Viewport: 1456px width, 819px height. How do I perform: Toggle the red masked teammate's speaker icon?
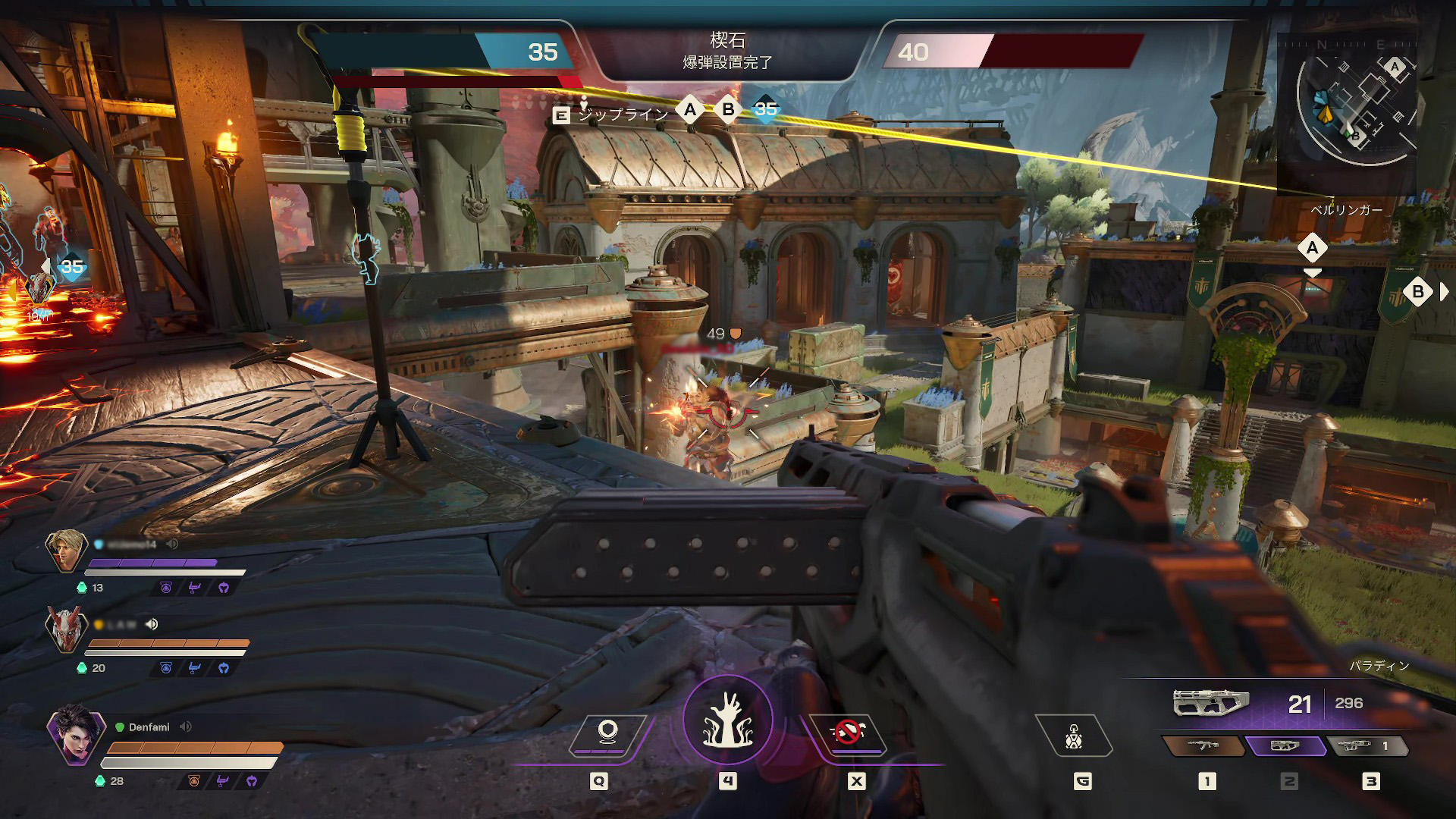(152, 624)
